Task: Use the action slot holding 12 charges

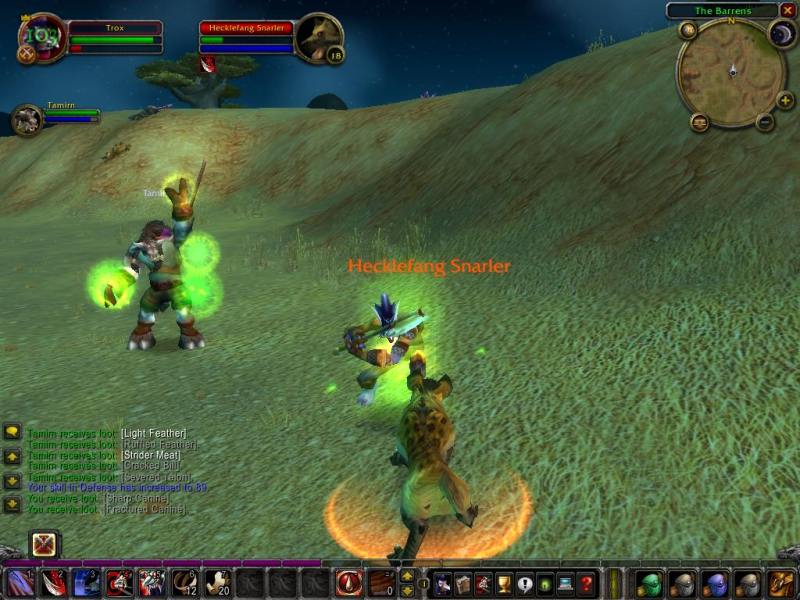Action: 185,583
